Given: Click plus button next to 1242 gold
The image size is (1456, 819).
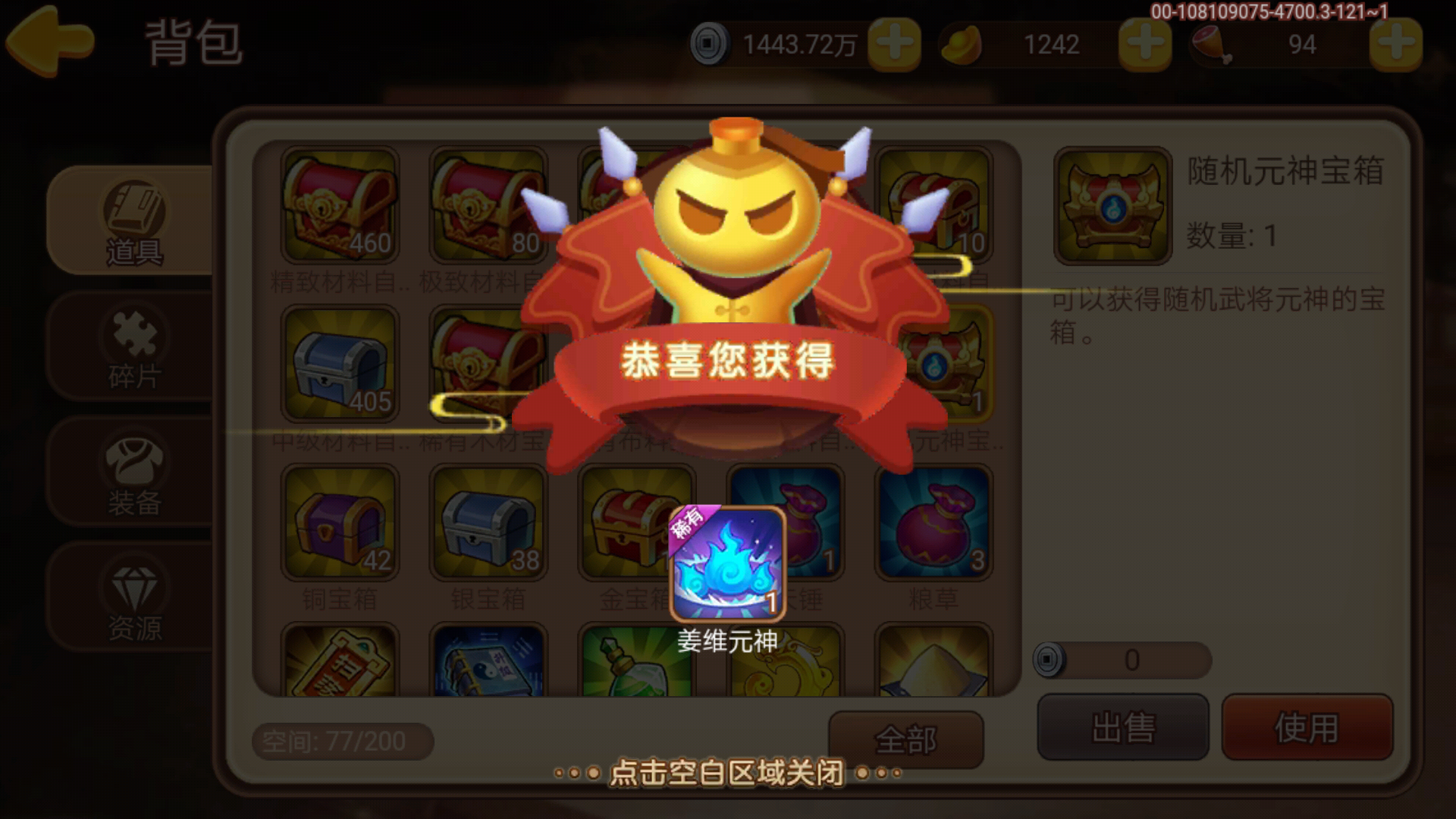Looking at the screenshot, I should coord(1144,43).
